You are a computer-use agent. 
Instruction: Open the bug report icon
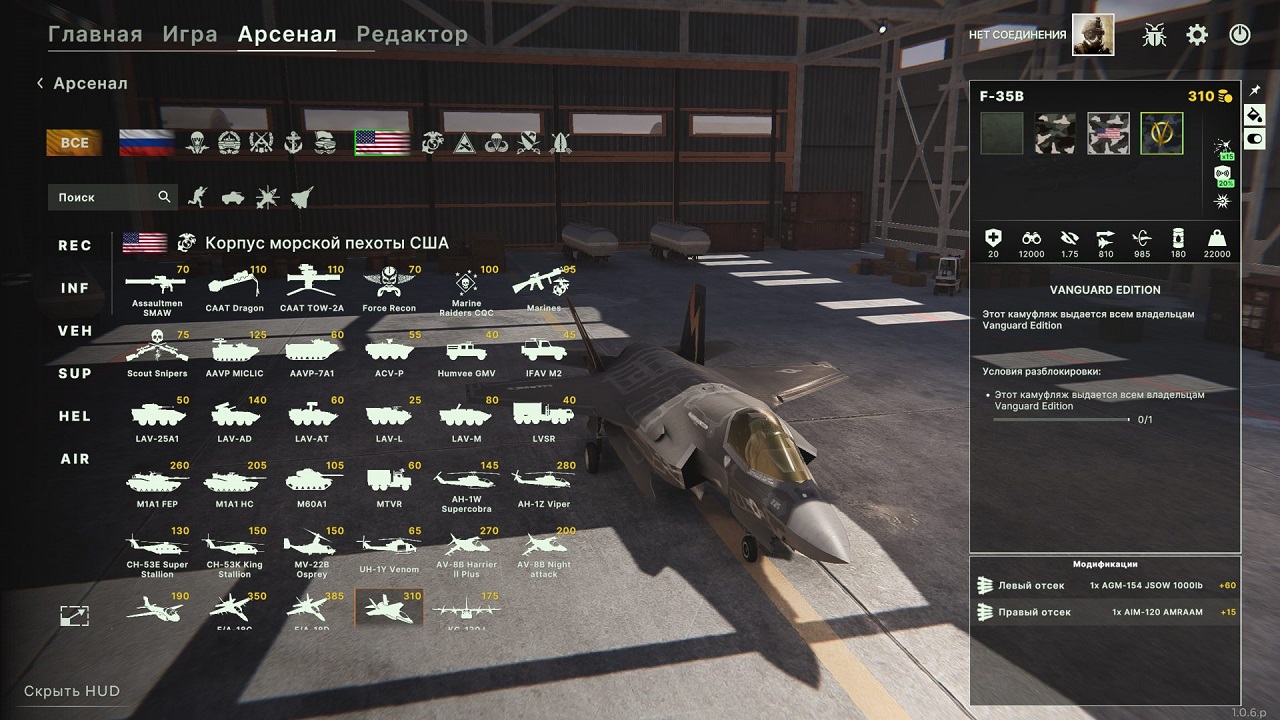(x=1154, y=35)
